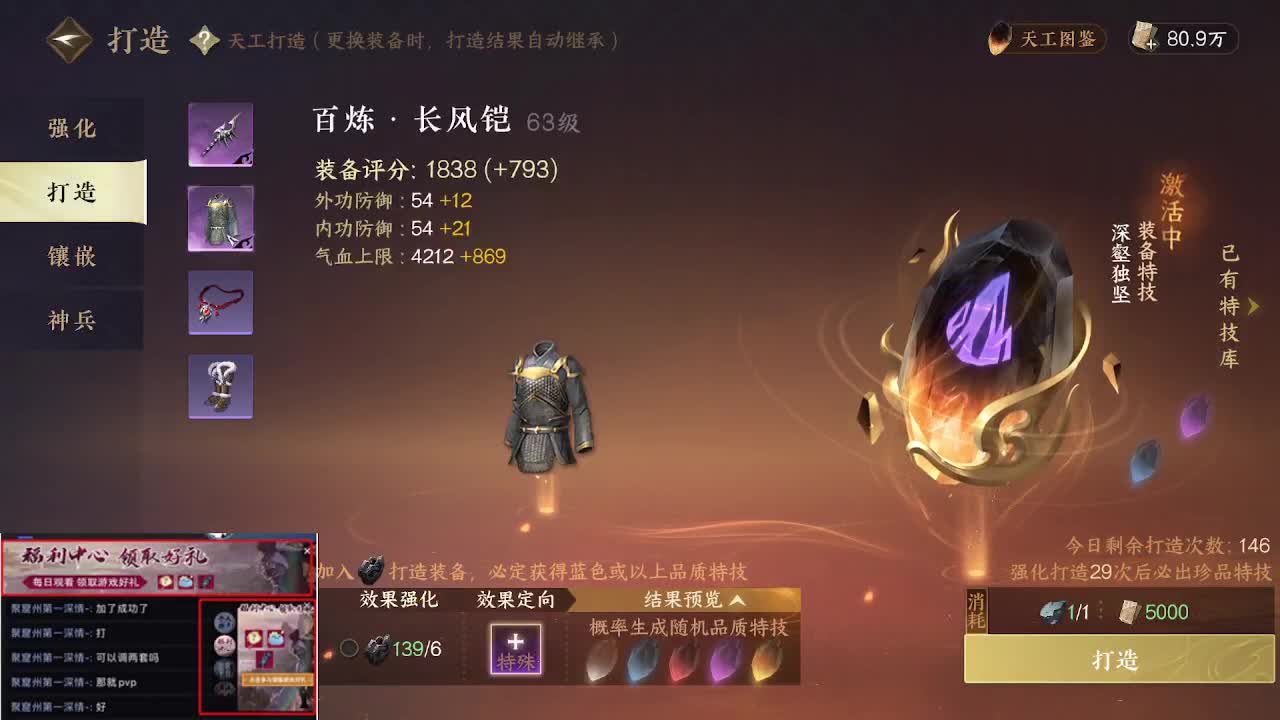Select the red necklace slot icon
Viewport: 1280px width, 720px height.
click(220, 303)
